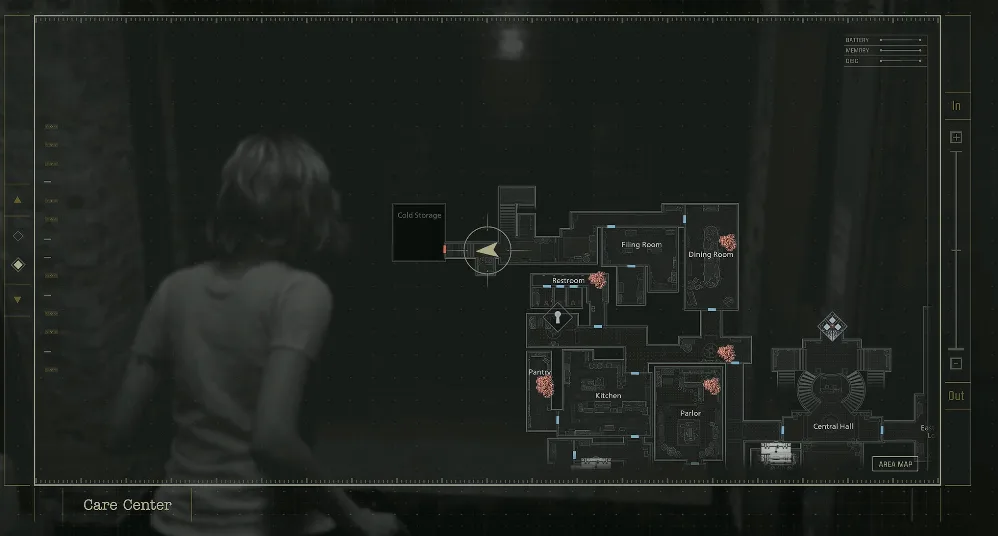Select the Pantry room on the map
998x536 pixels.
pyautogui.click(x=540, y=385)
